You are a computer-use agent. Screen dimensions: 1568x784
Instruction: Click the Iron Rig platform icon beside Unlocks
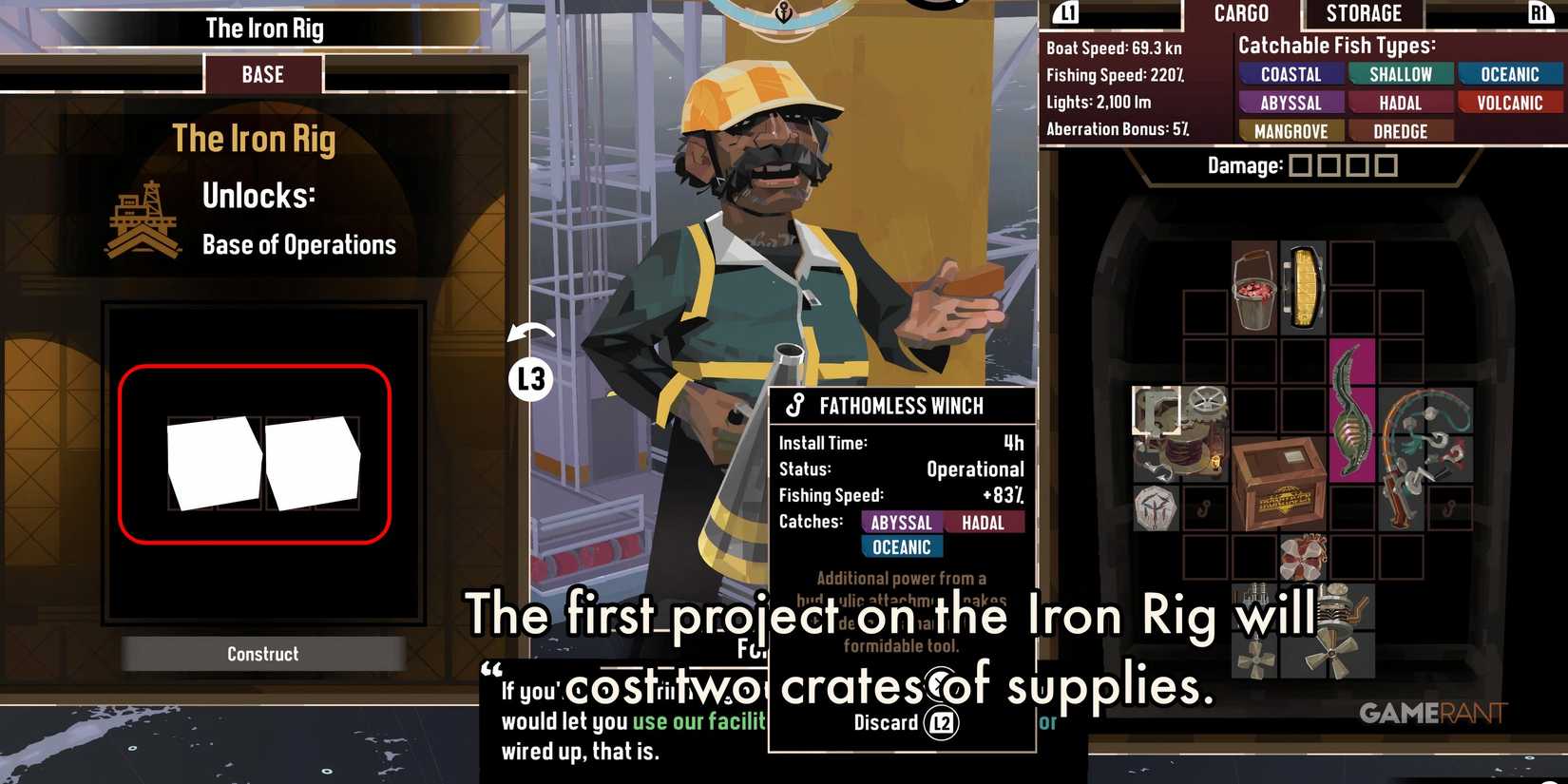[x=143, y=217]
